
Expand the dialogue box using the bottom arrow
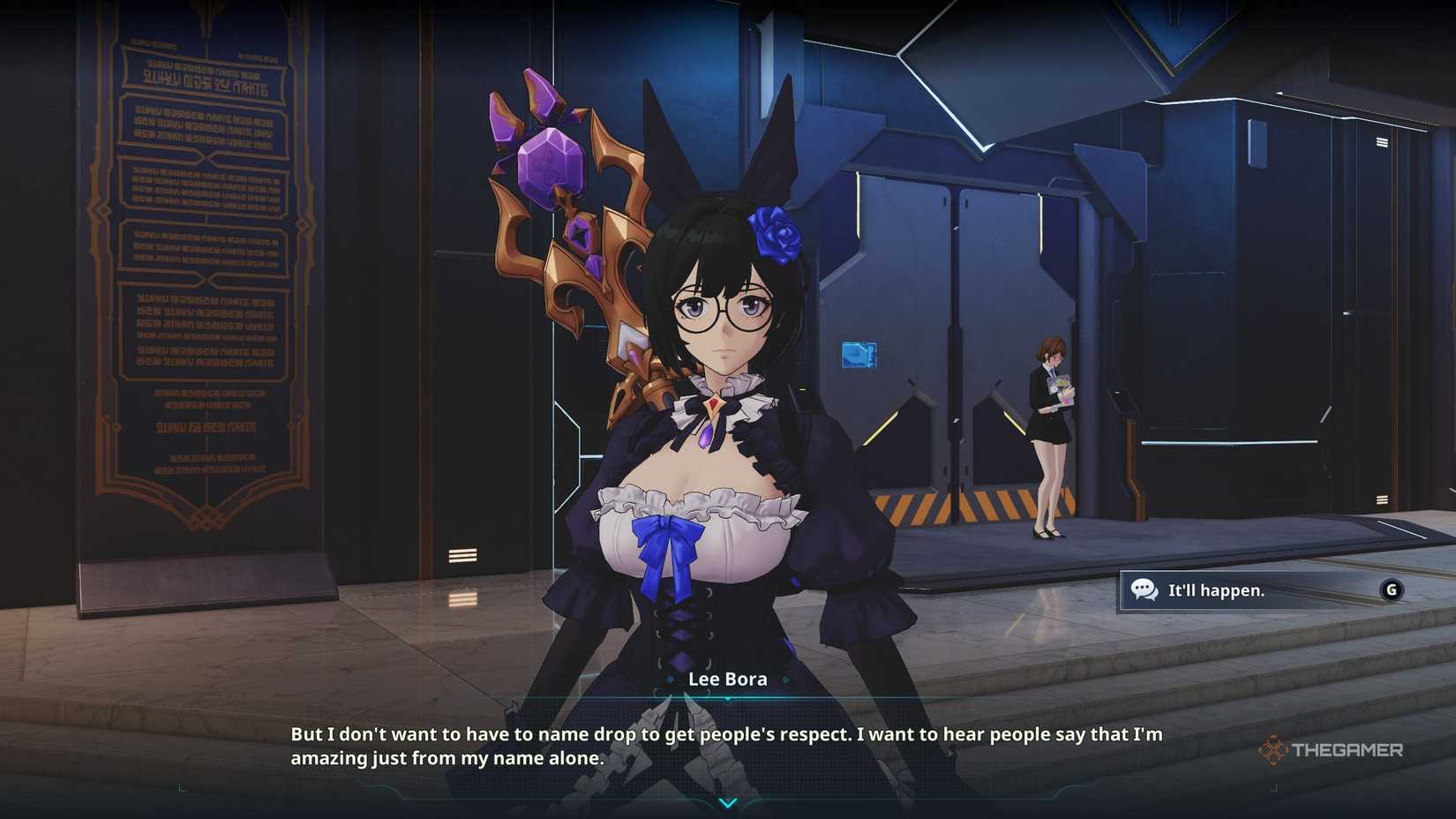727,803
